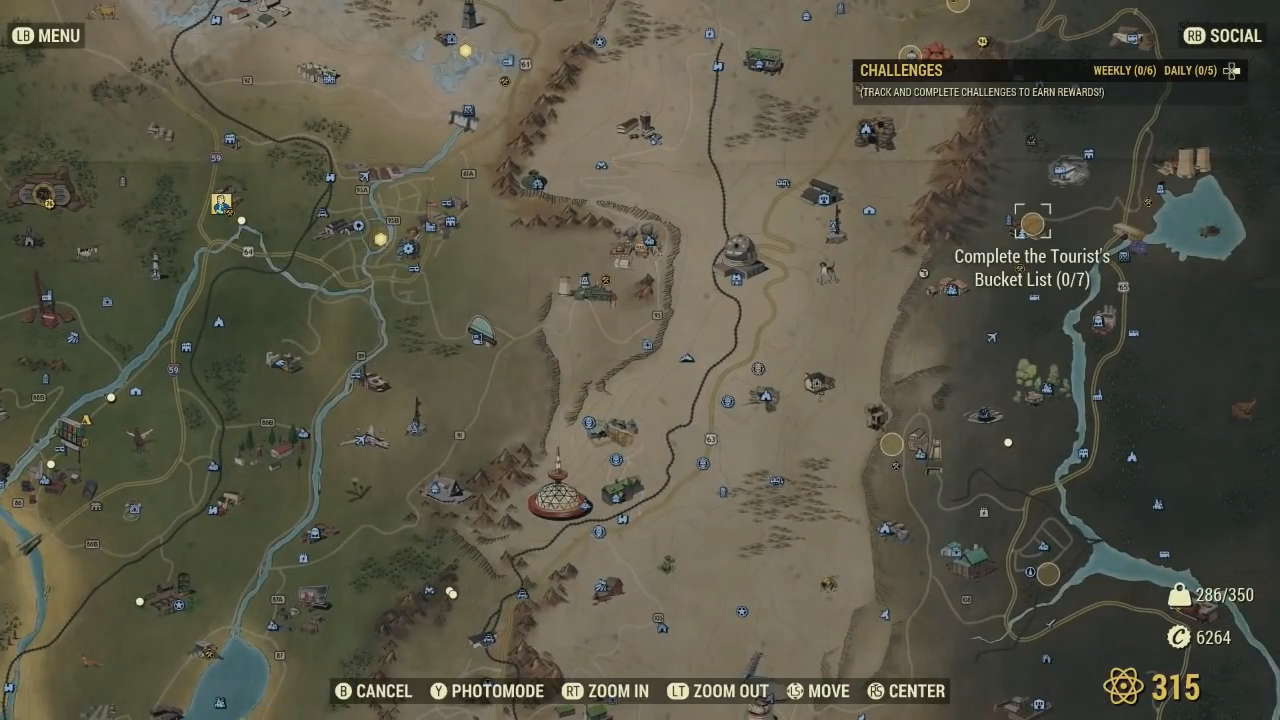
Task: Open the Atoms shop balance icon
Action: pyautogui.click(x=1123, y=687)
